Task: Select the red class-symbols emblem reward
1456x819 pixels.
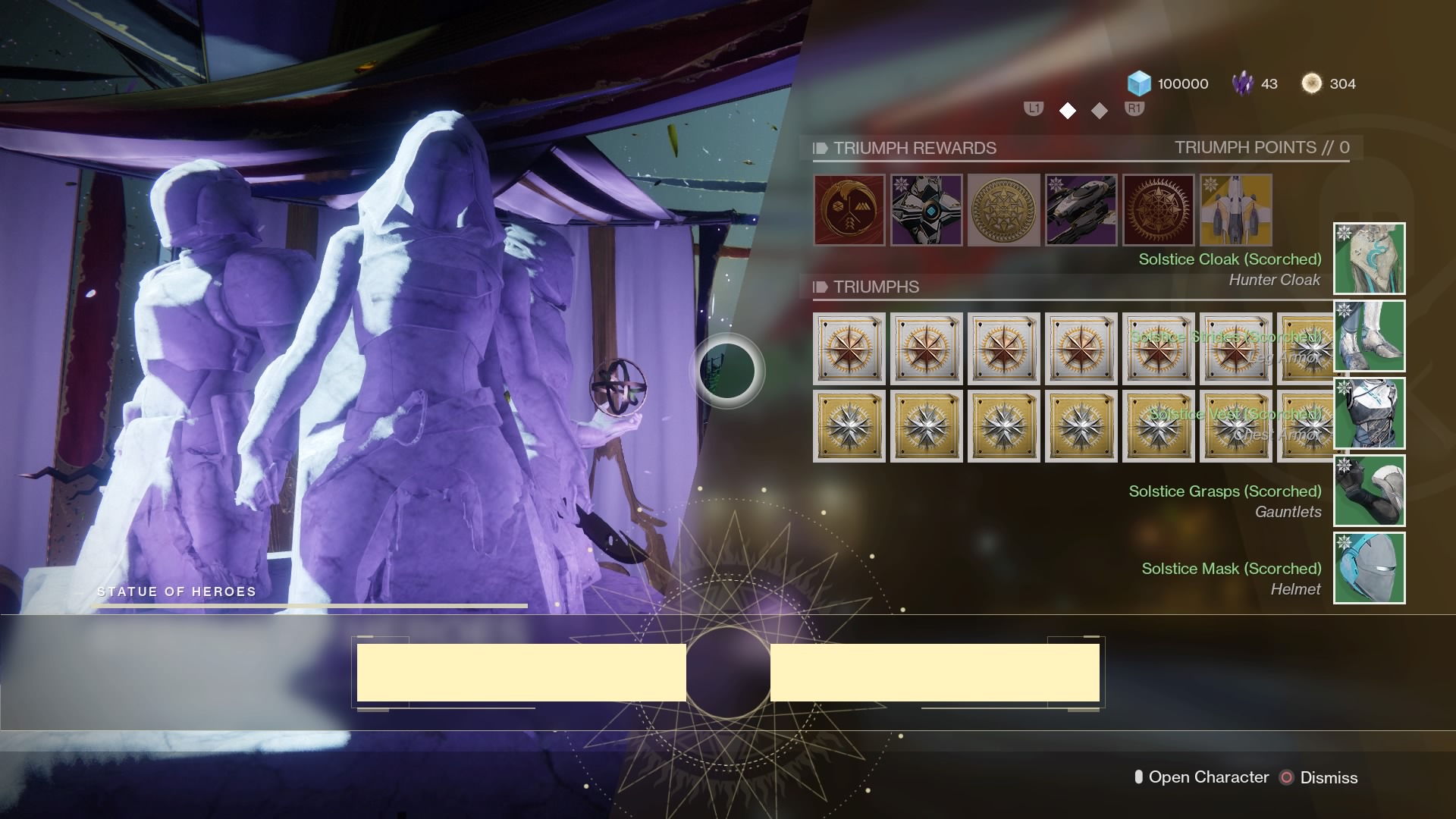Action: [849, 210]
